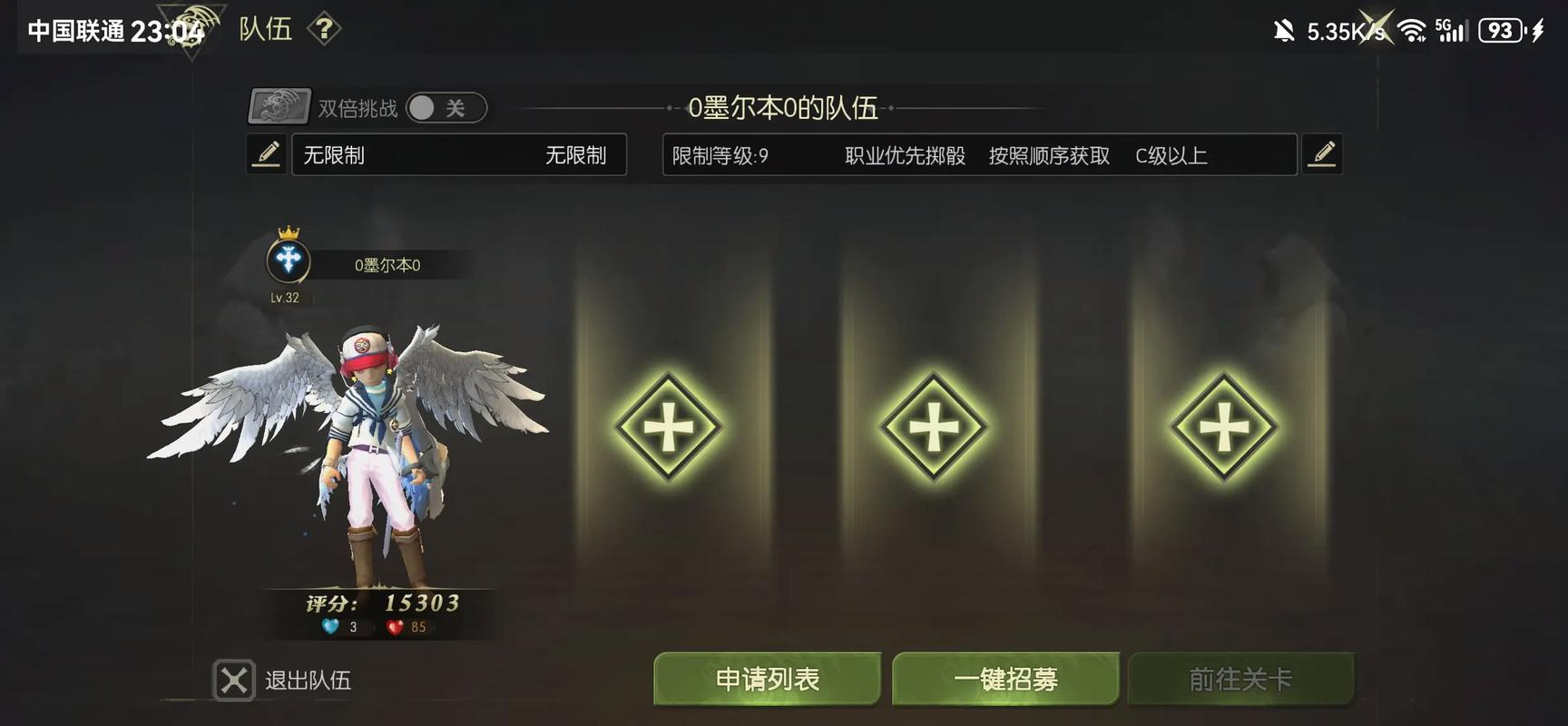Open the 申请列表 panel

[x=767, y=678]
